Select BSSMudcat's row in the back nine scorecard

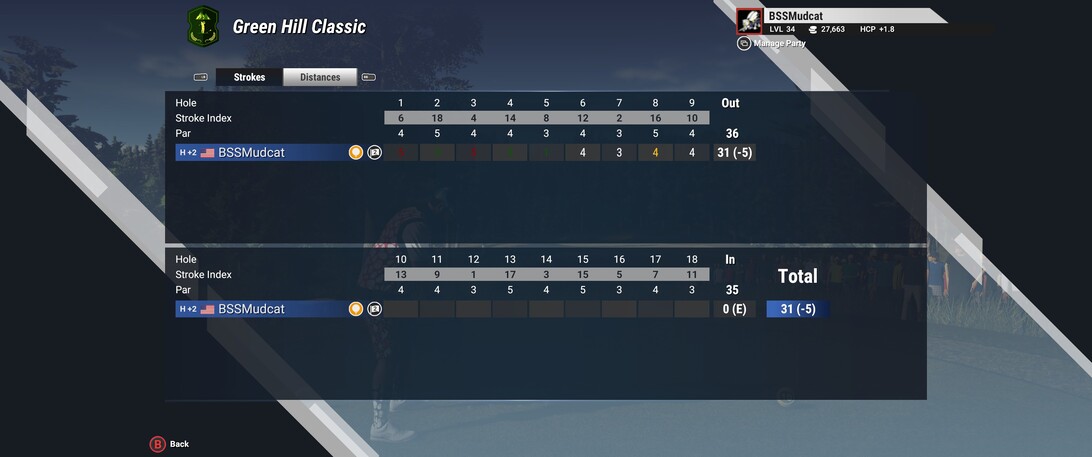coord(260,309)
